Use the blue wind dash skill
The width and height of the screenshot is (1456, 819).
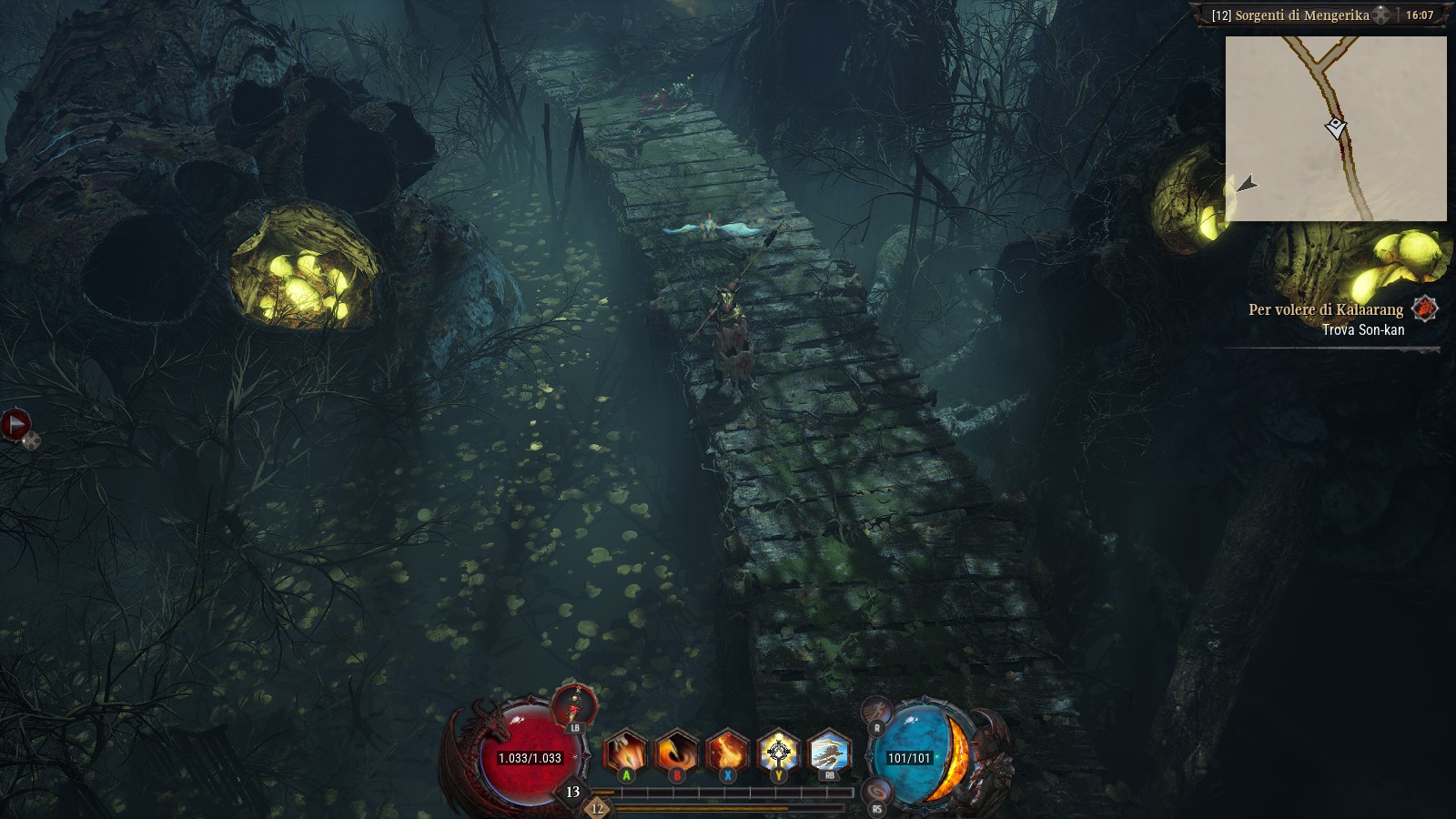pyautogui.click(x=829, y=753)
